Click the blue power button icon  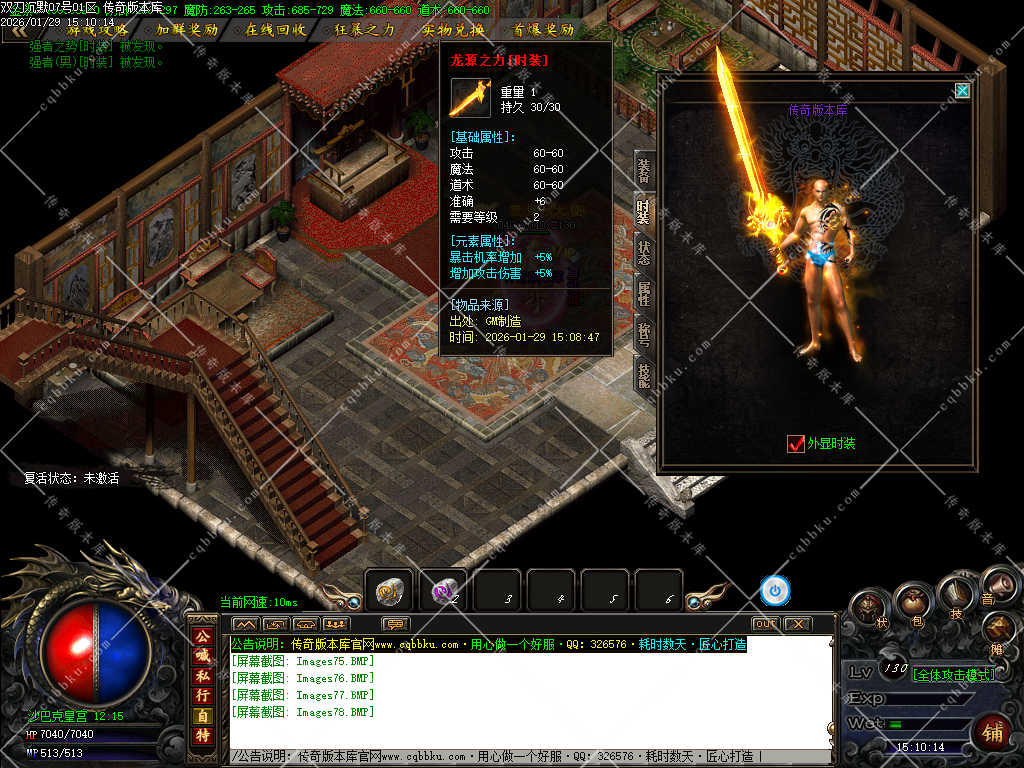(x=775, y=591)
